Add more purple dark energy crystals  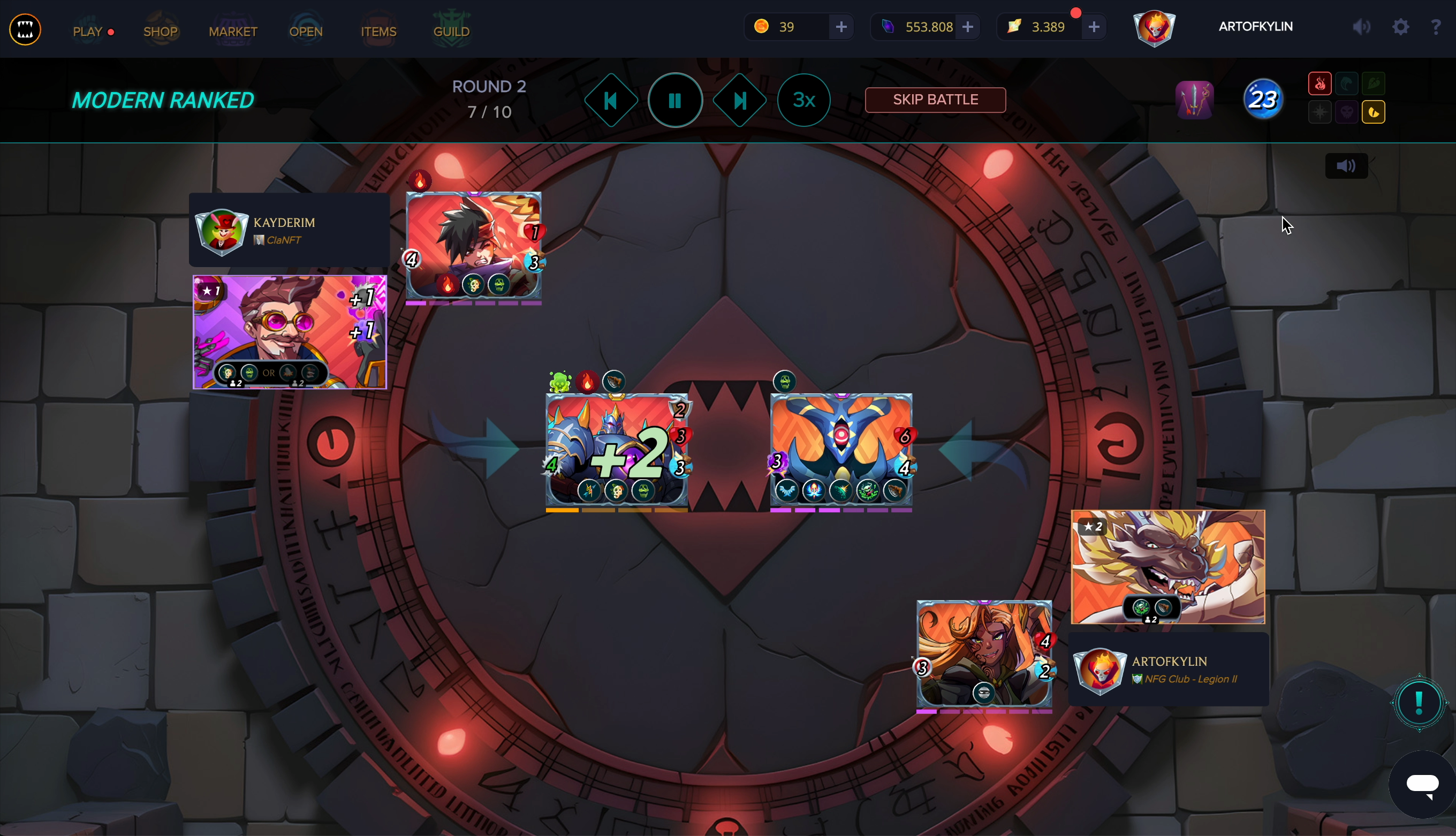click(967, 27)
